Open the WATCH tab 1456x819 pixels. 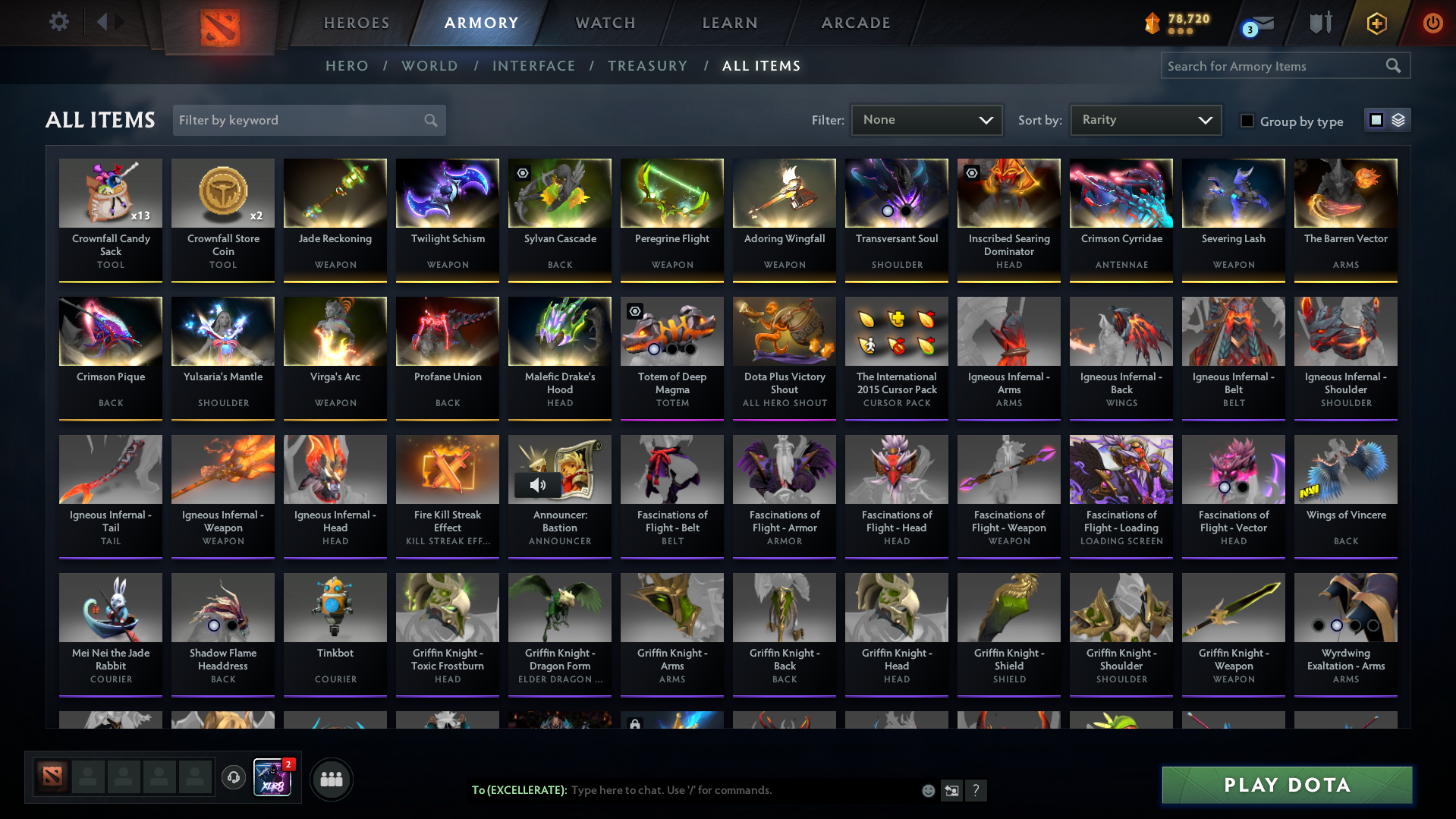pyautogui.click(x=605, y=23)
